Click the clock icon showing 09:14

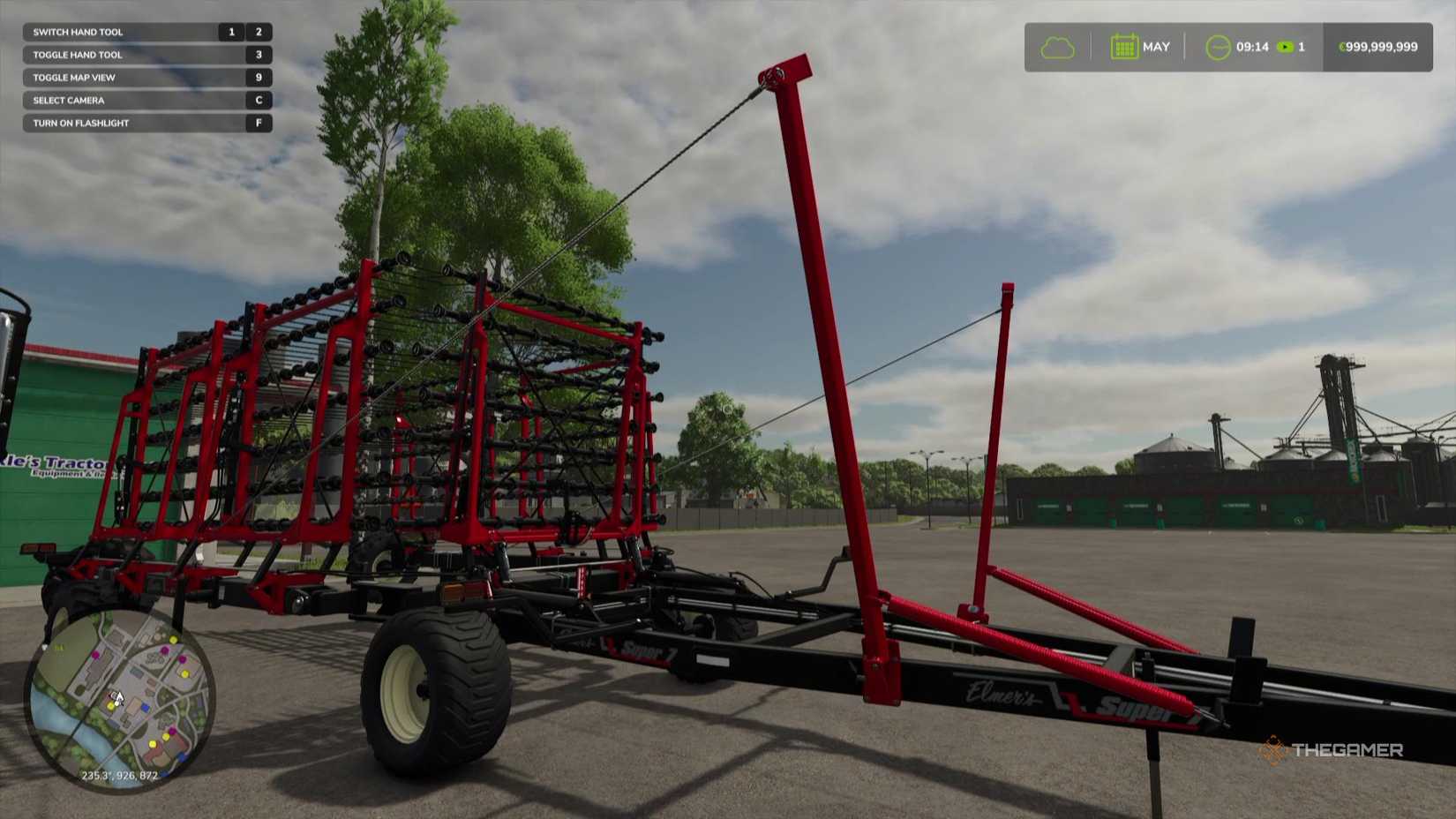coord(1220,47)
